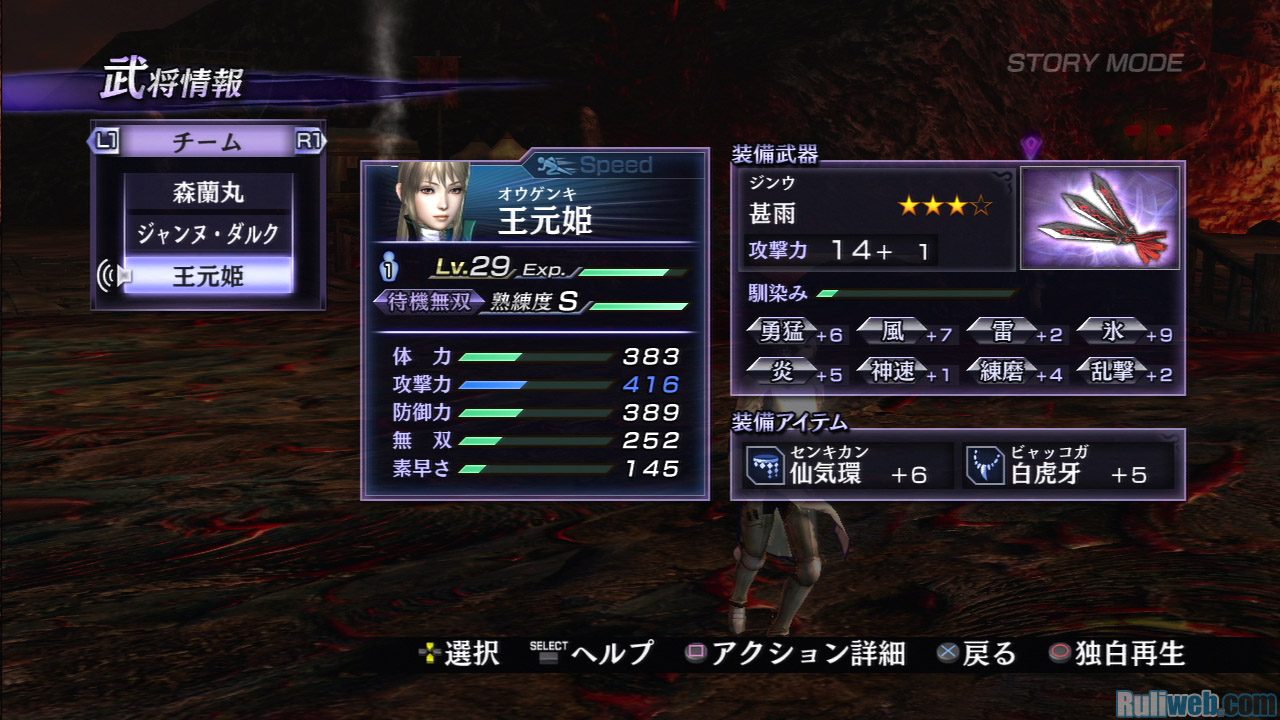Choose ジャンヌ・ダルク from the team list
Image resolution: width=1280 pixels, height=720 pixels.
pos(208,234)
